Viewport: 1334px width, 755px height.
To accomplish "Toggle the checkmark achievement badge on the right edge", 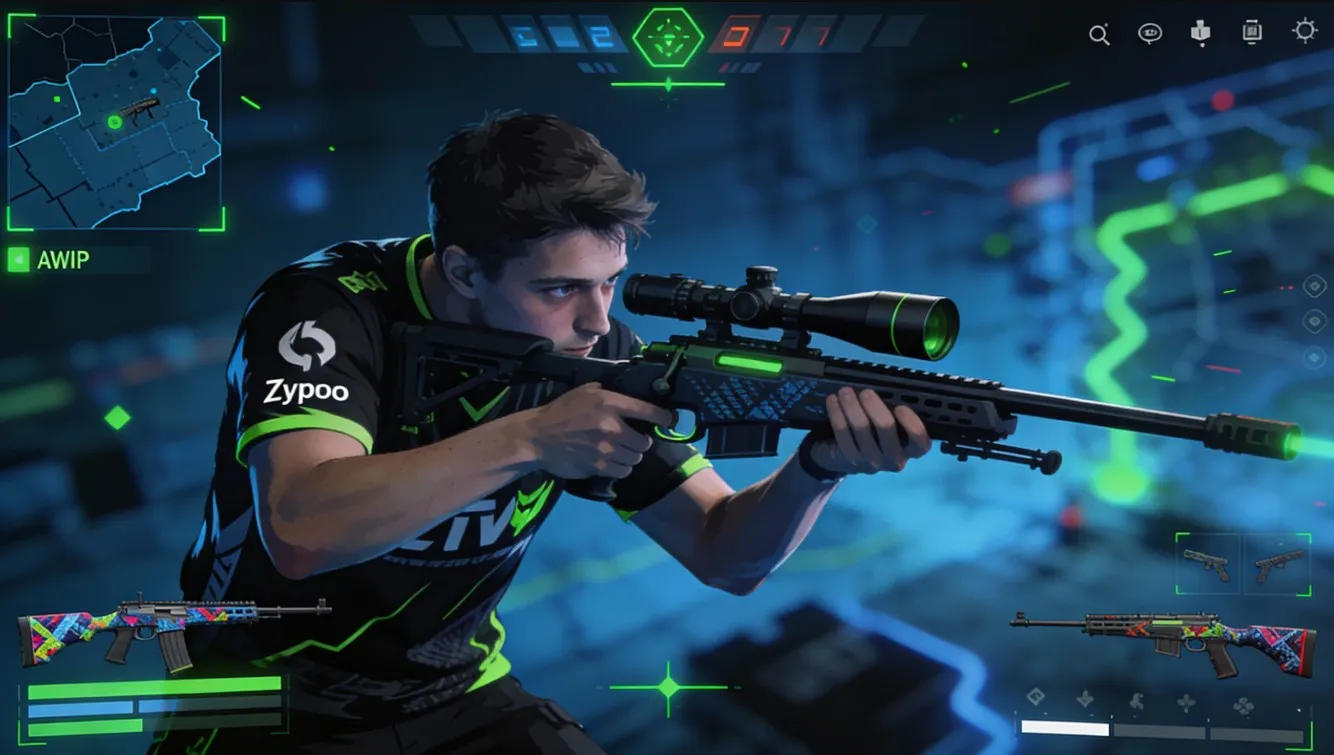I will pyautogui.click(x=1313, y=286).
